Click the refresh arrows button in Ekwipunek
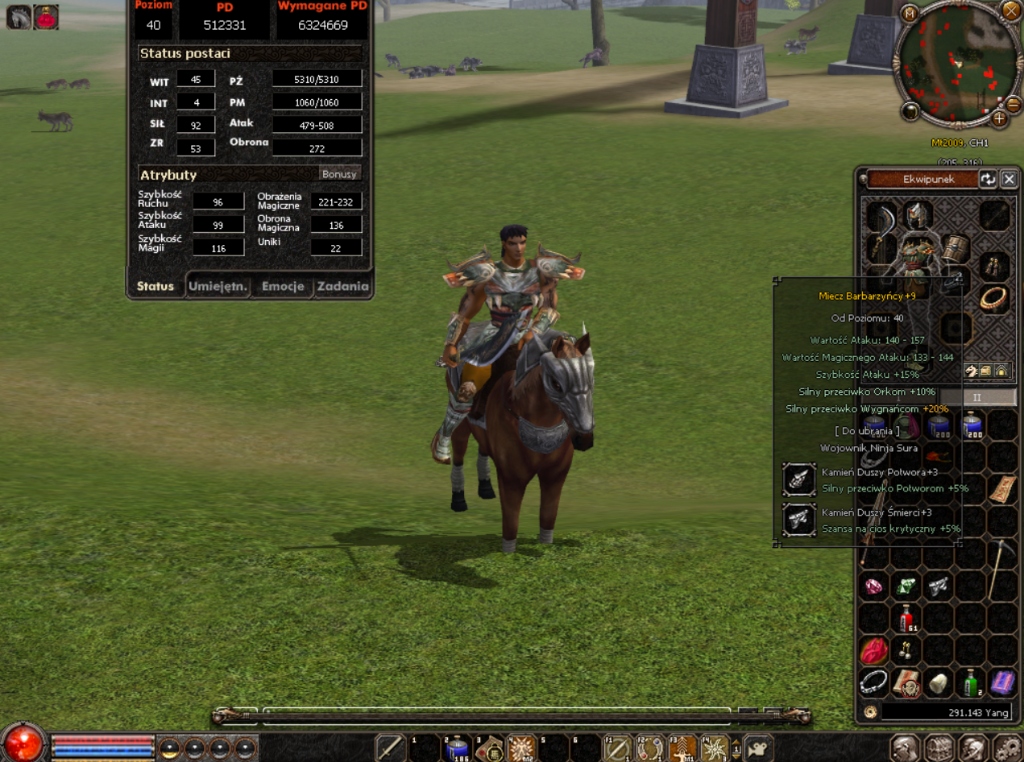 [x=987, y=179]
